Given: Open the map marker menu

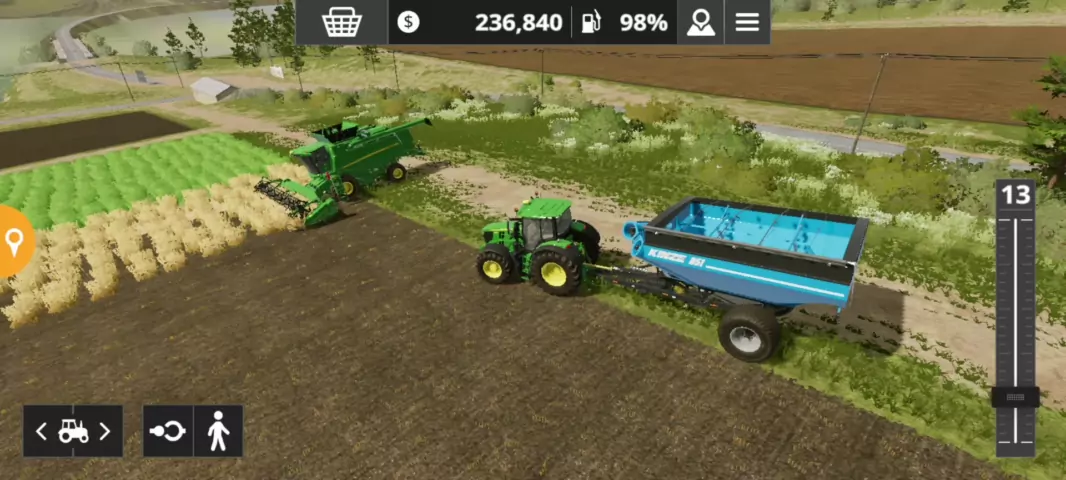Looking at the screenshot, I should point(700,22).
